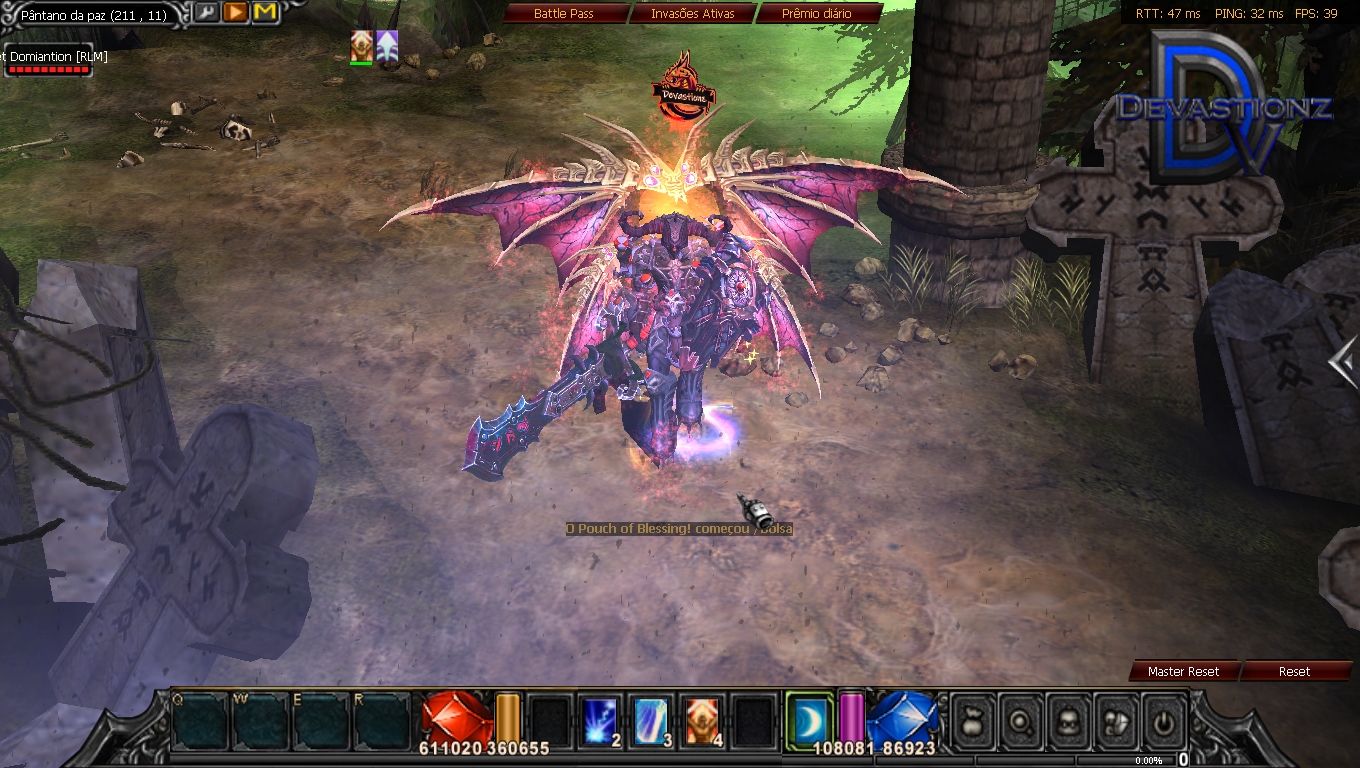The width and height of the screenshot is (1360, 768).
Task: Expand the side panel arrow at right edge
Action: tap(1346, 362)
